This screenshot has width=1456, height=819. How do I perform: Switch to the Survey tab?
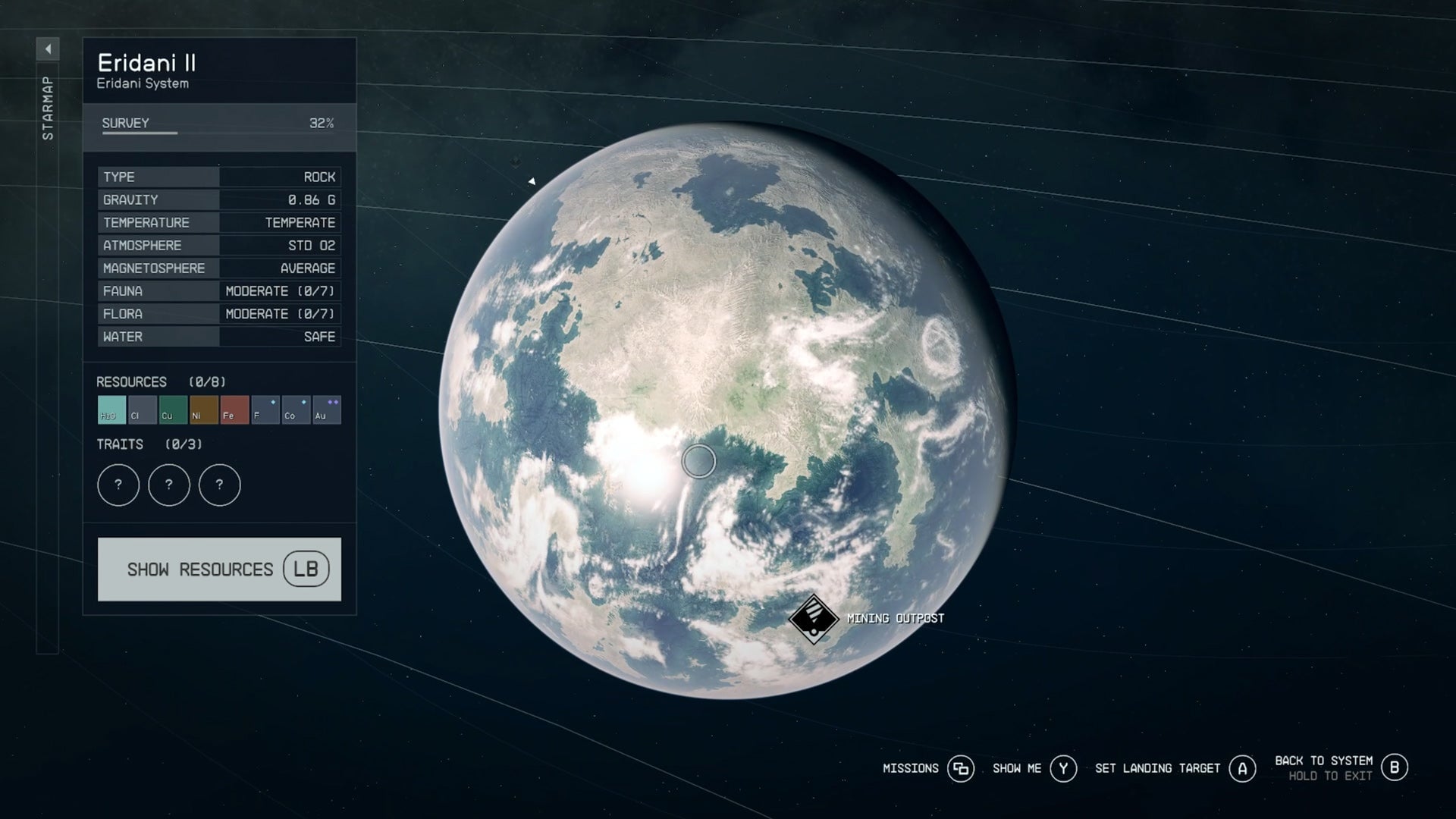click(125, 122)
